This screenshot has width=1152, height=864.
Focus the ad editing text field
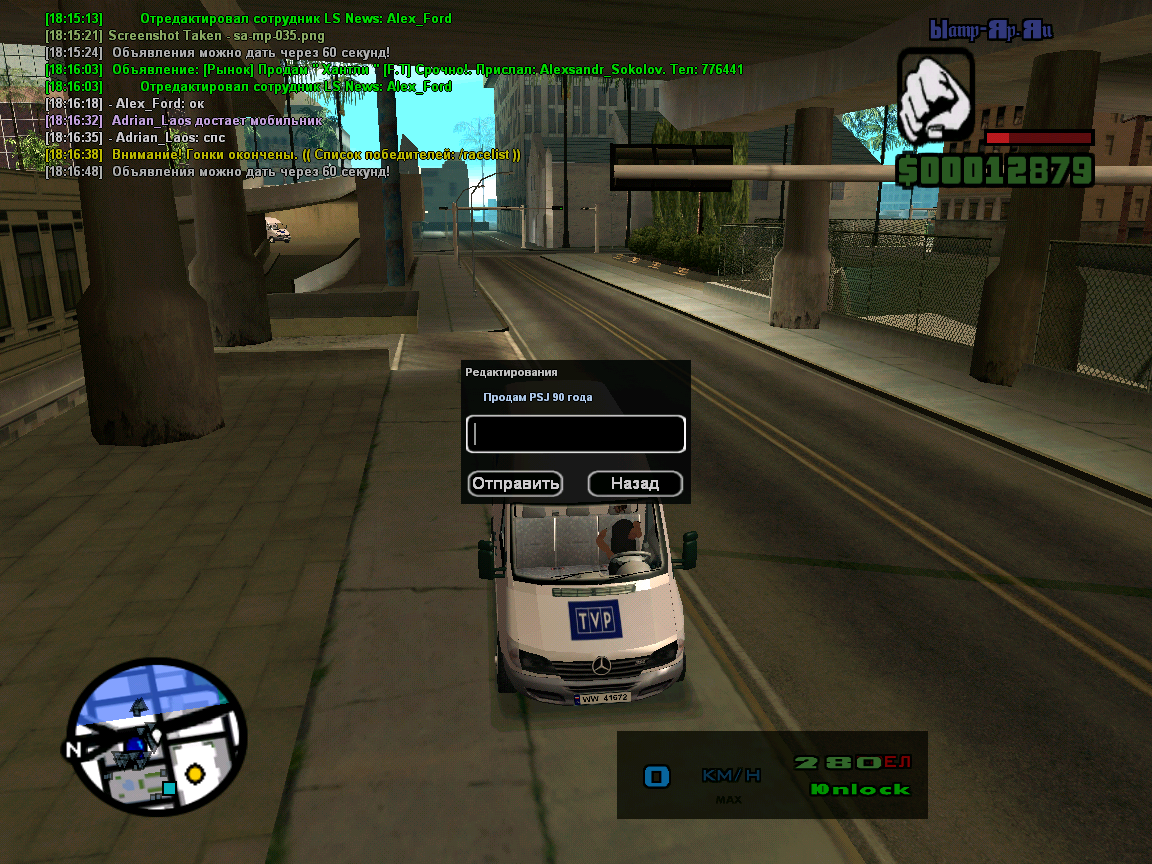(576, 434)
